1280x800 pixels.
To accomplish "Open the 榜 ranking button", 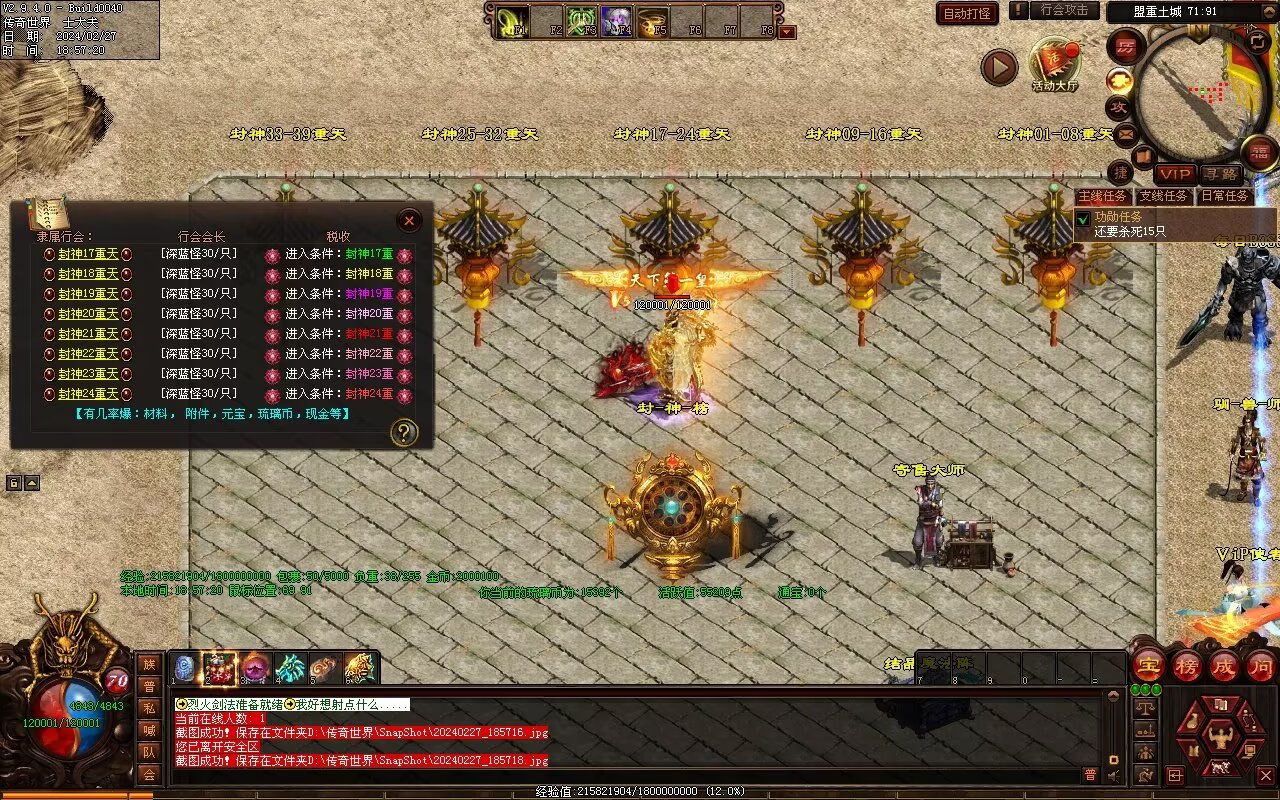I will (x=1186, y=665).
